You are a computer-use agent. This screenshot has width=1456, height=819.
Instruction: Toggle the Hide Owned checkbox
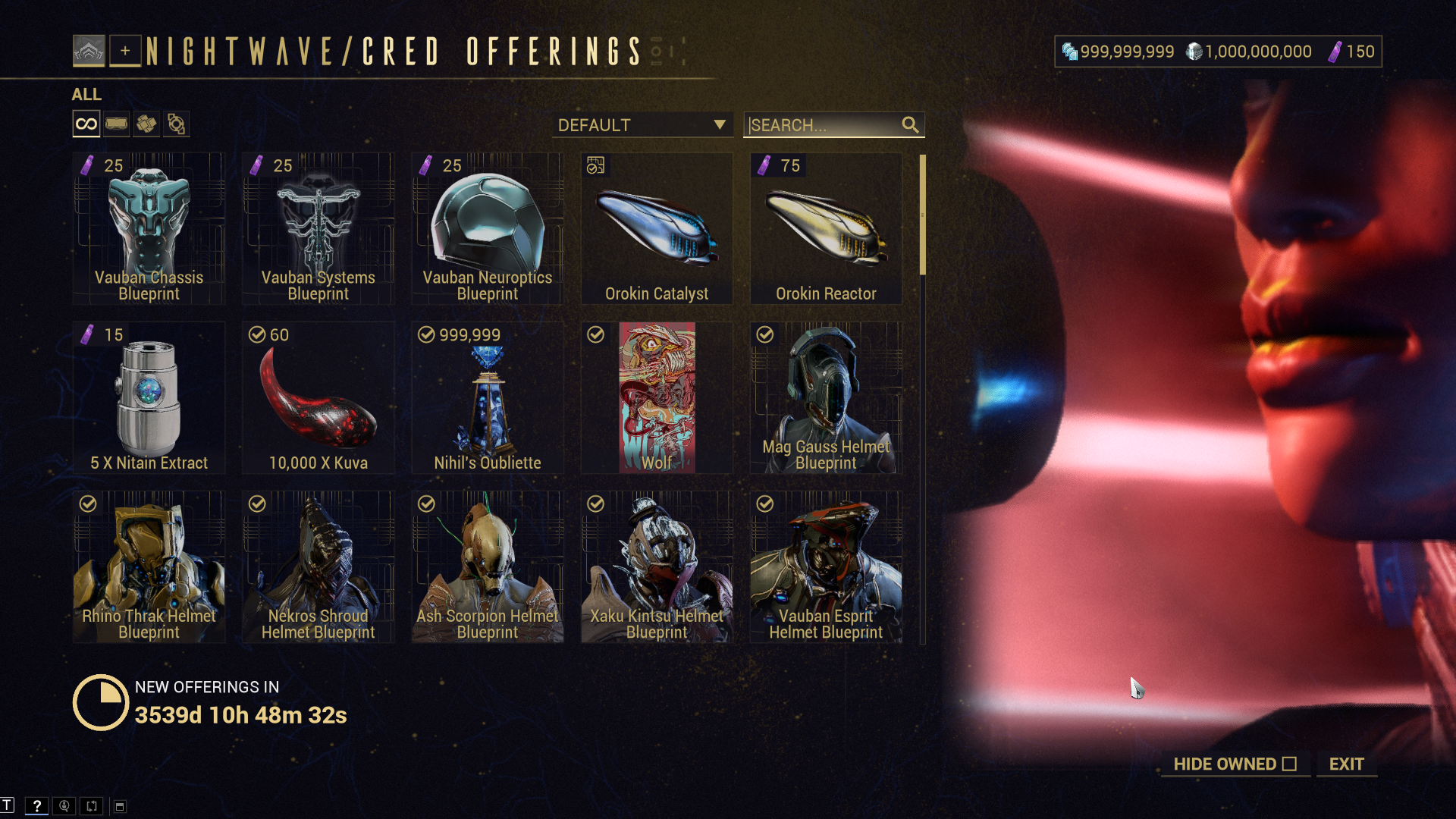[x=1289, y=764]
